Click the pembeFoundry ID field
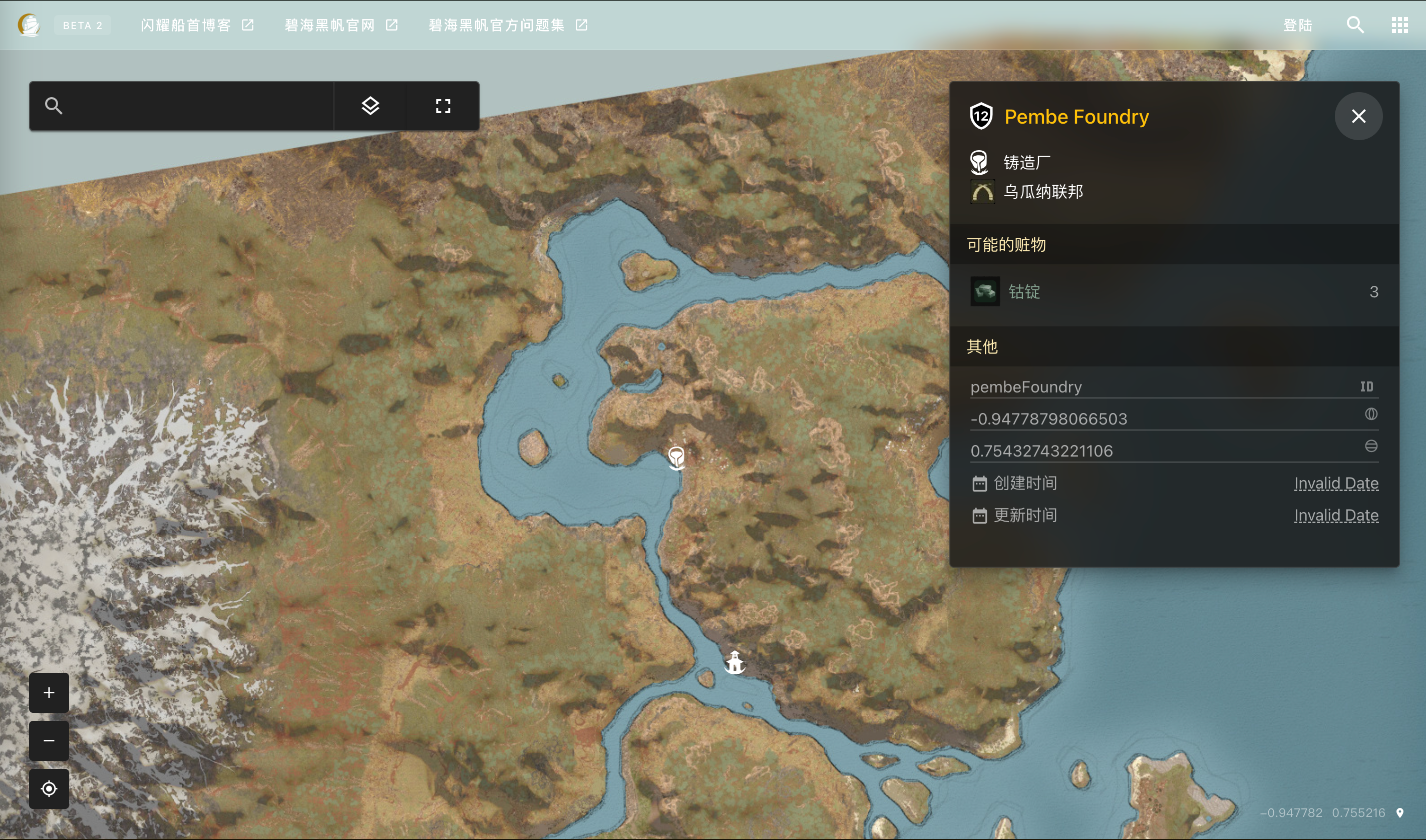 pos(1161,387)
